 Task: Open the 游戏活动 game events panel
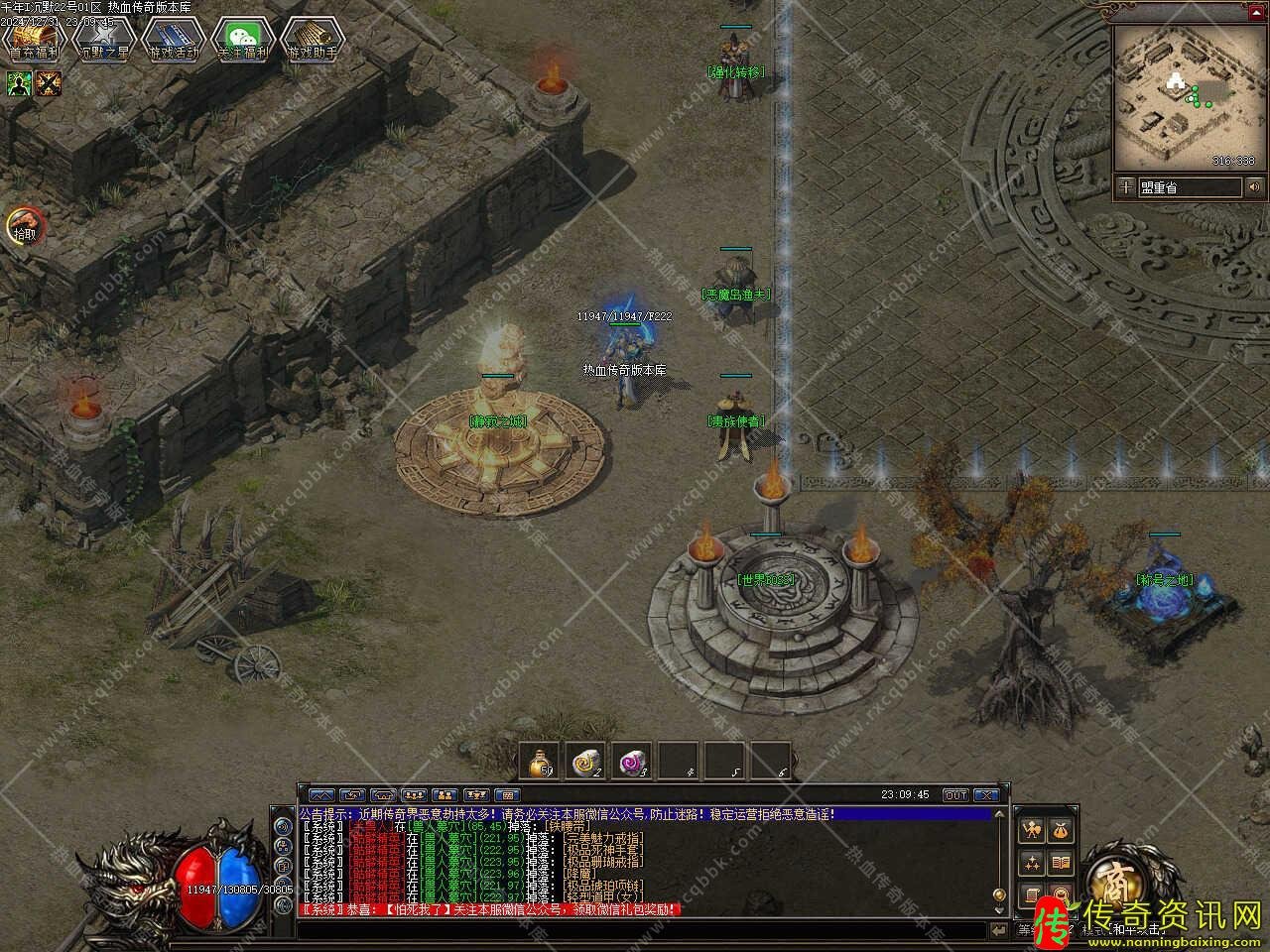173,40
